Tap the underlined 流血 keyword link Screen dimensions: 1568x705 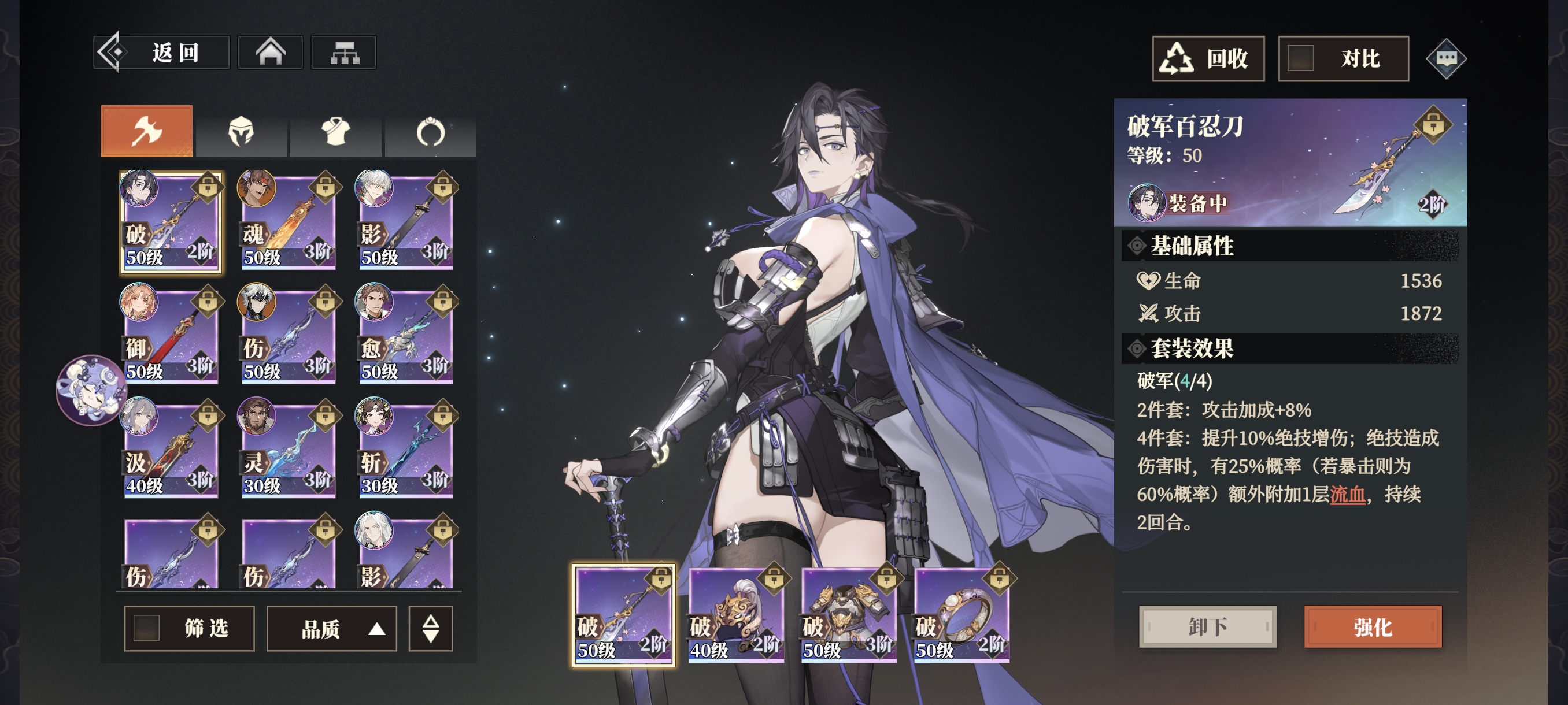pos(1347,495)
